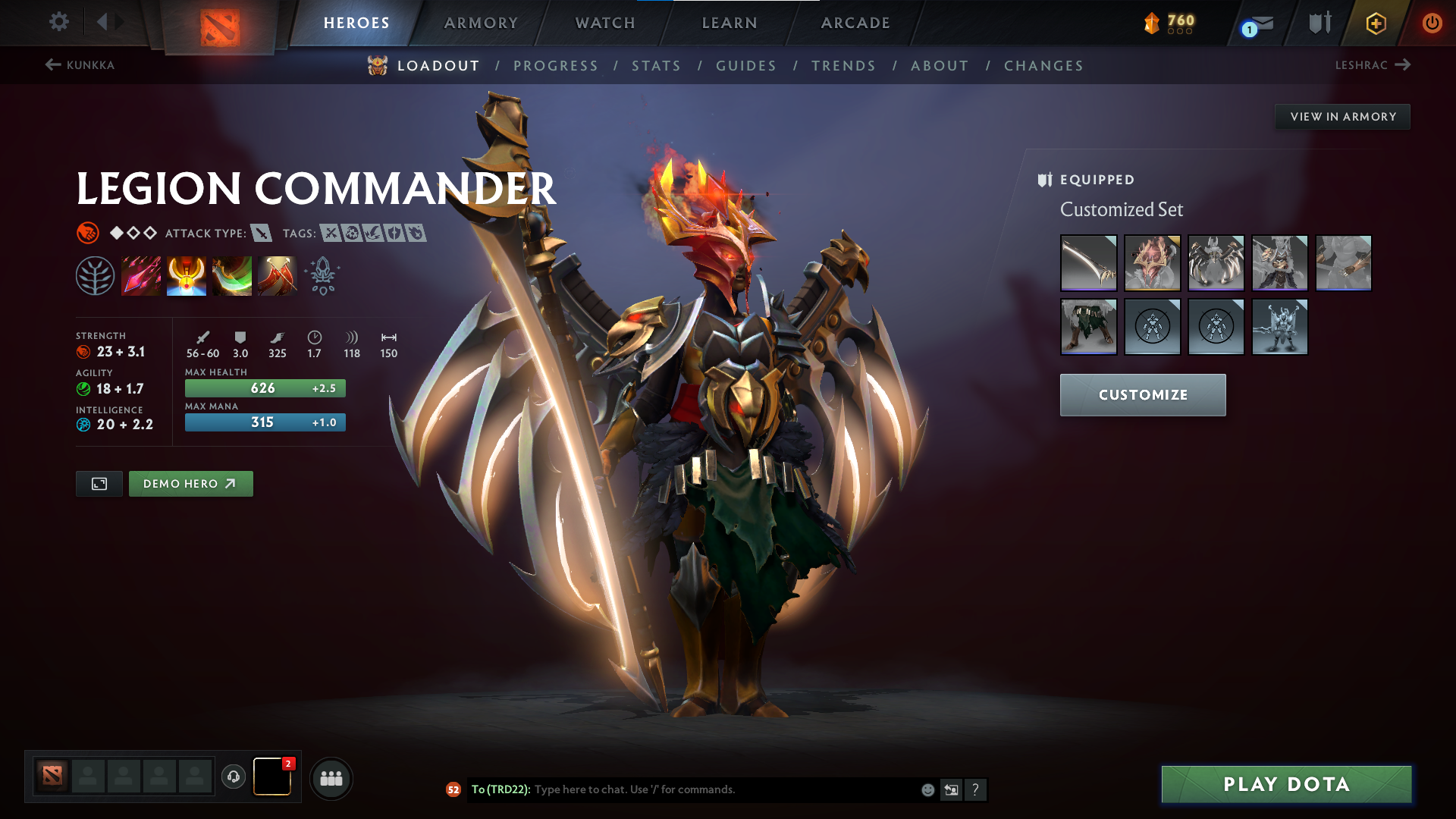Switch to the ARMORY tab
The width and height of the screenshot is (1456, 819).
tap(481, 23)
